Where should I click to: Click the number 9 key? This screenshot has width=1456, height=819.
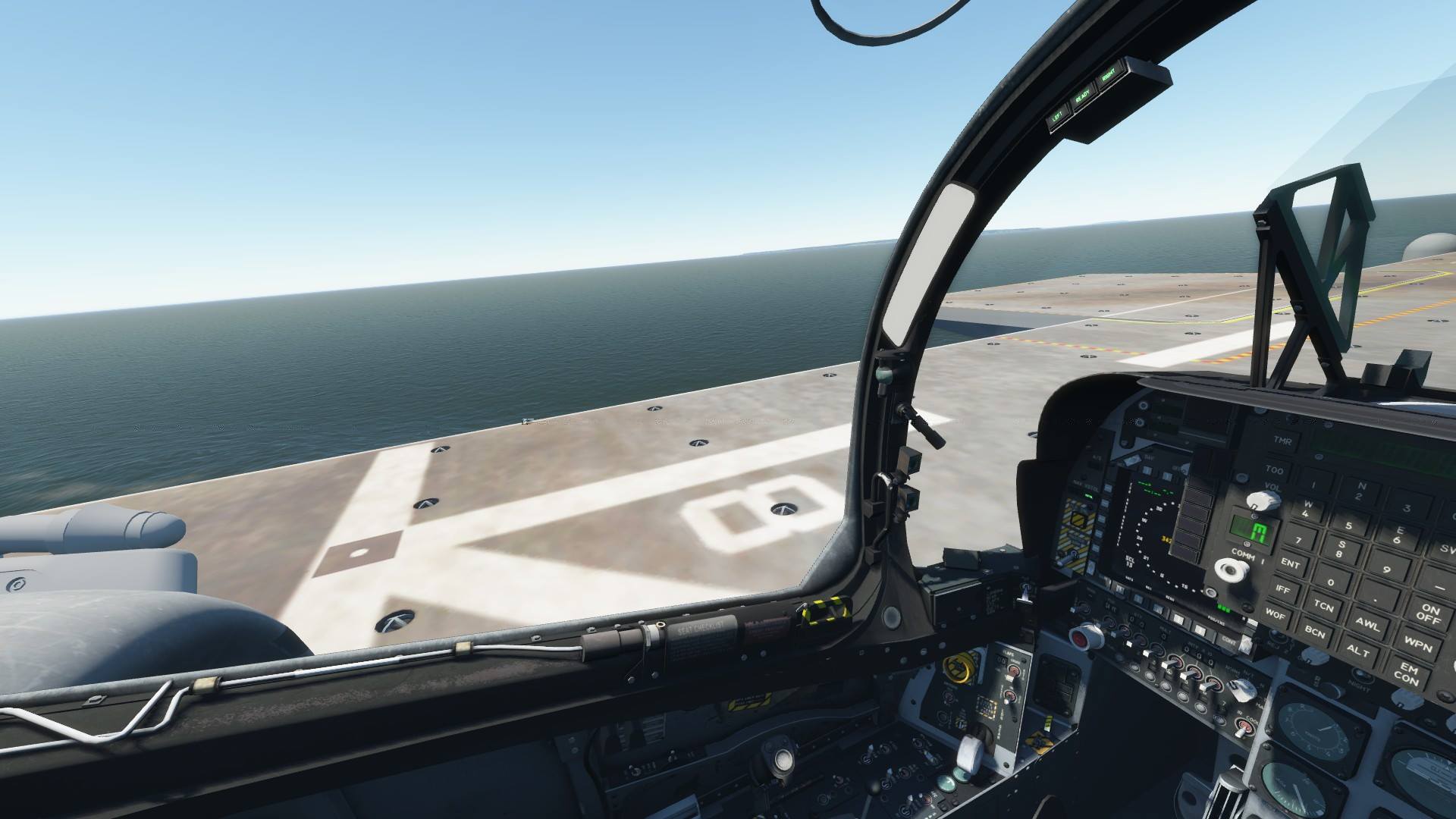coord(1386,570)
